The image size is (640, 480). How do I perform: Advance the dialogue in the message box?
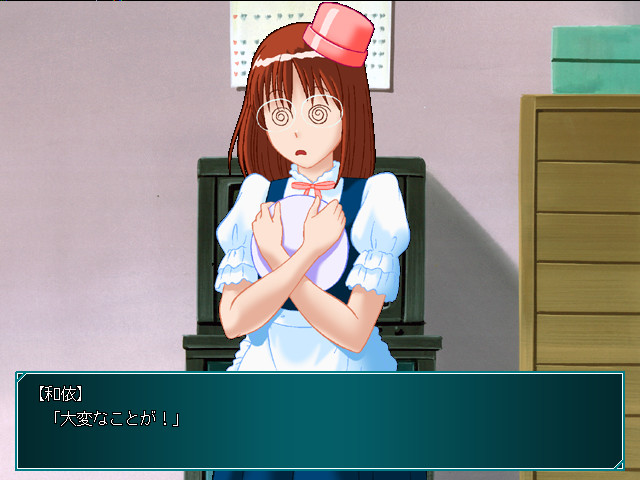(x=320, y=420)
